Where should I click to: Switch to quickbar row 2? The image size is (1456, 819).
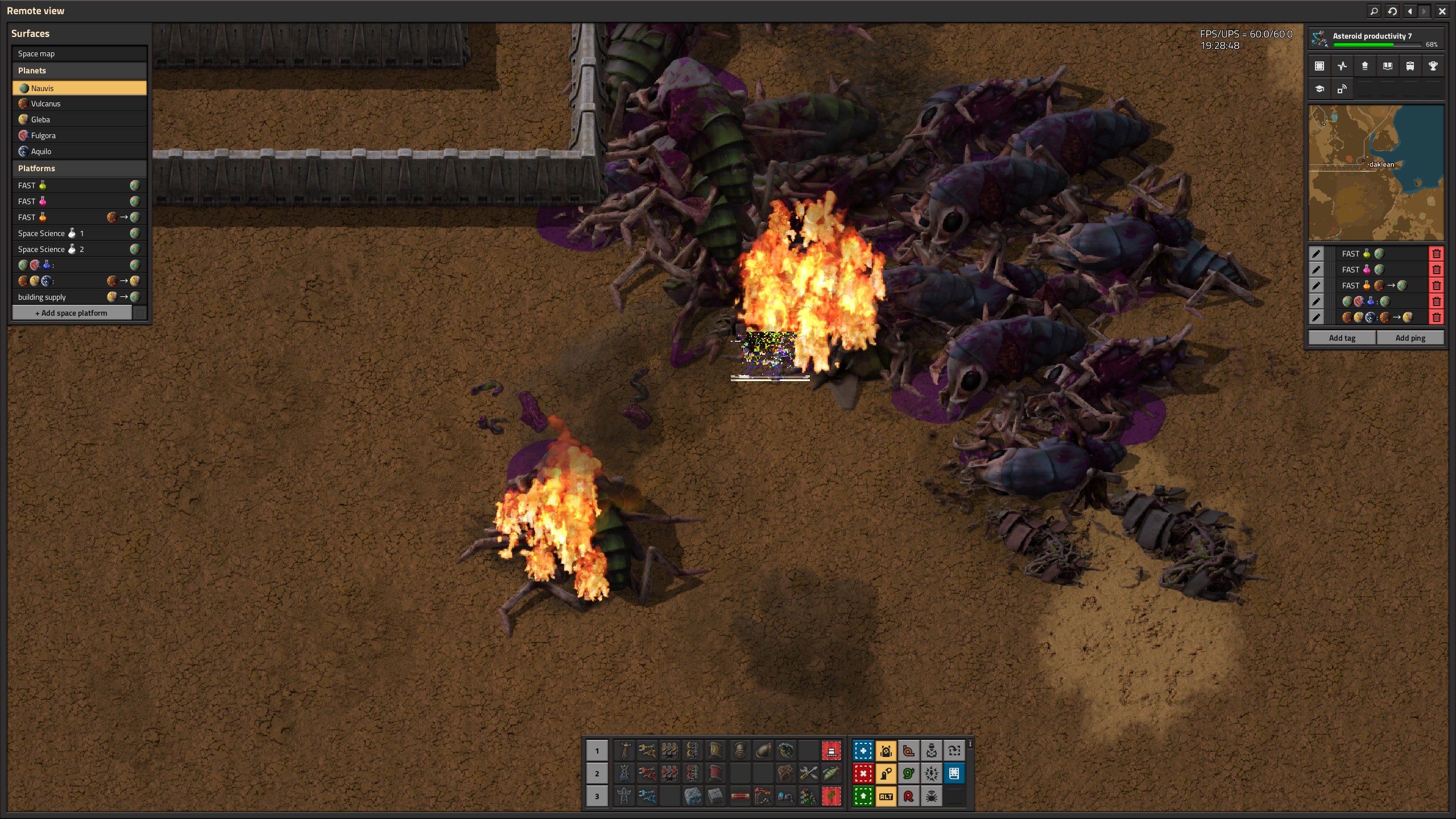[x=597, y=773]
